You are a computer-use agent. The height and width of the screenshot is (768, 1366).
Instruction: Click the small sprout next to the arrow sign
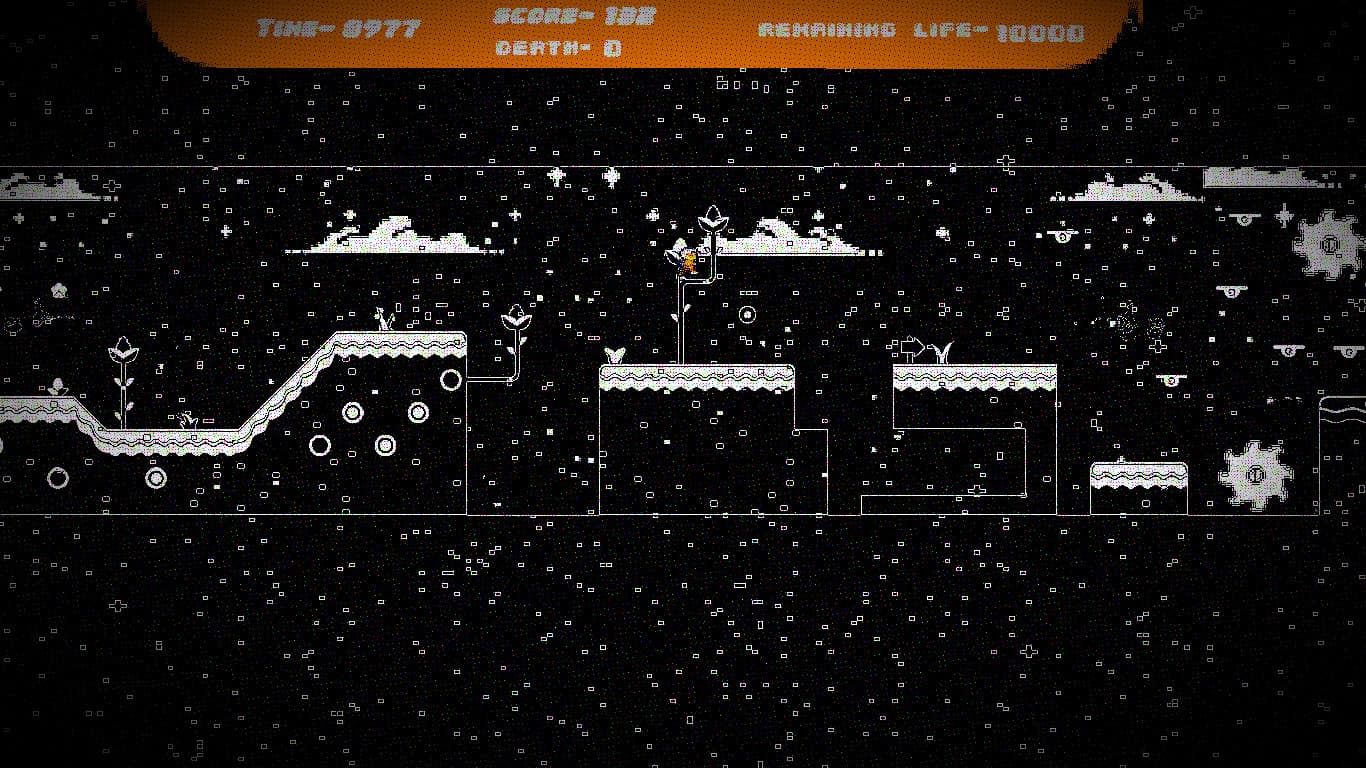(944, 350)
